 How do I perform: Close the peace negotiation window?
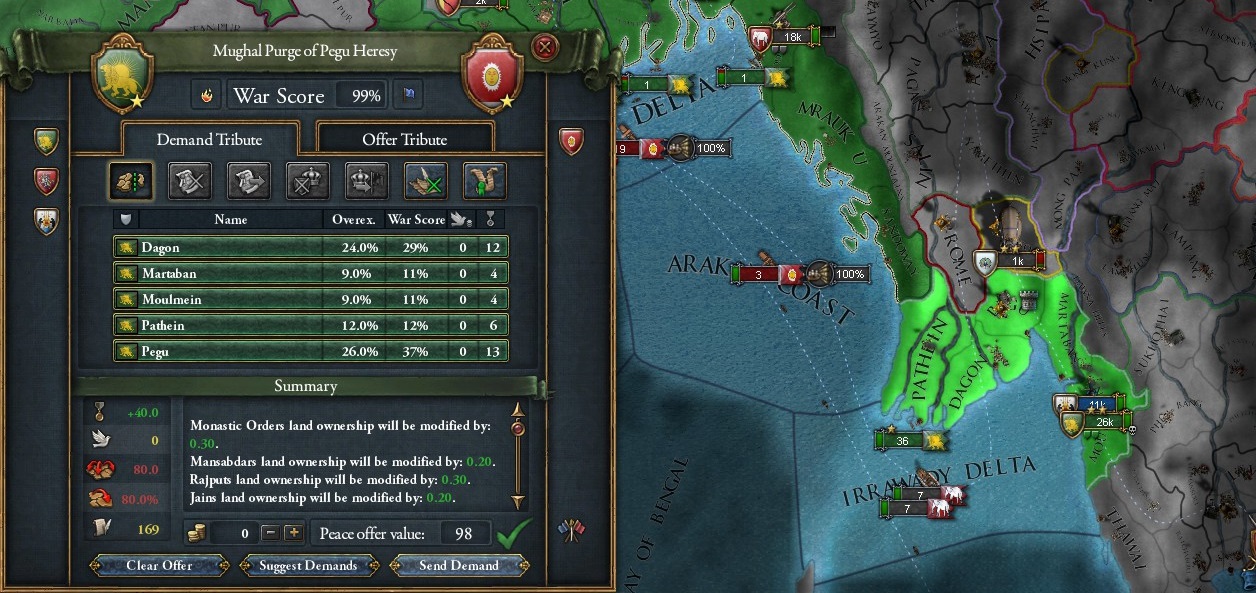[543, 47]
